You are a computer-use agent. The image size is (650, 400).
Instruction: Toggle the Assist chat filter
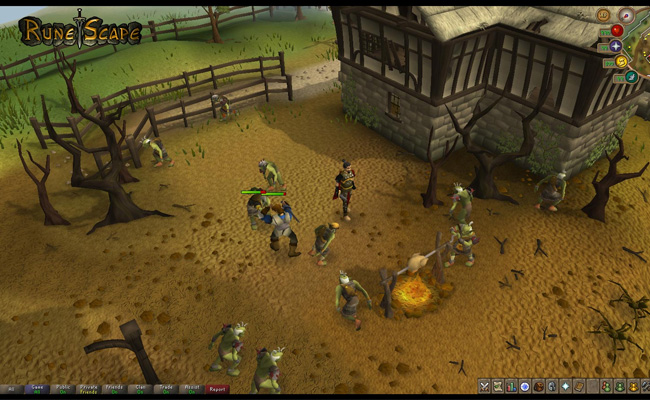click(192, 389)
